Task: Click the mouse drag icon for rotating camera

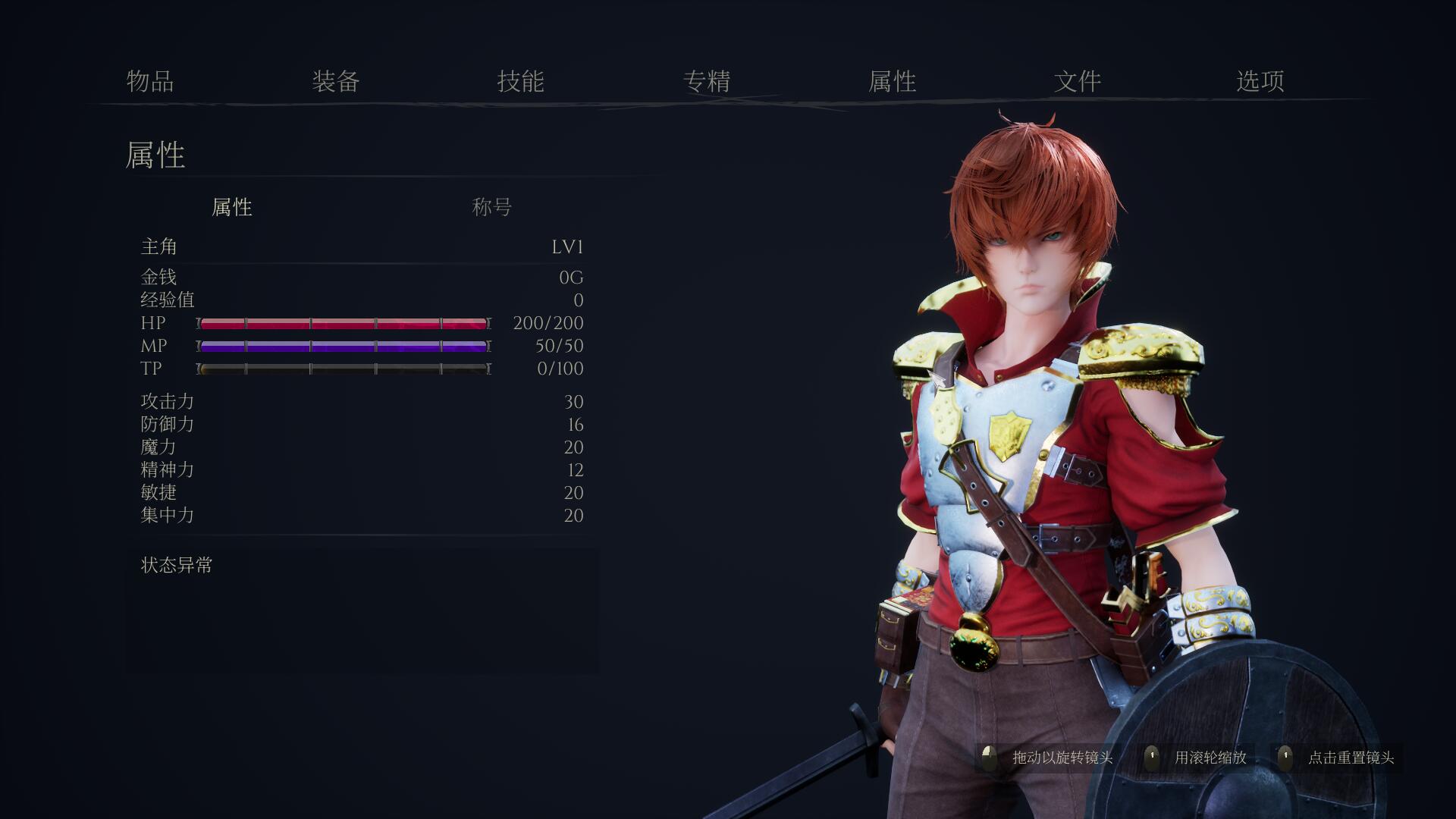Action: click(987, 756)
